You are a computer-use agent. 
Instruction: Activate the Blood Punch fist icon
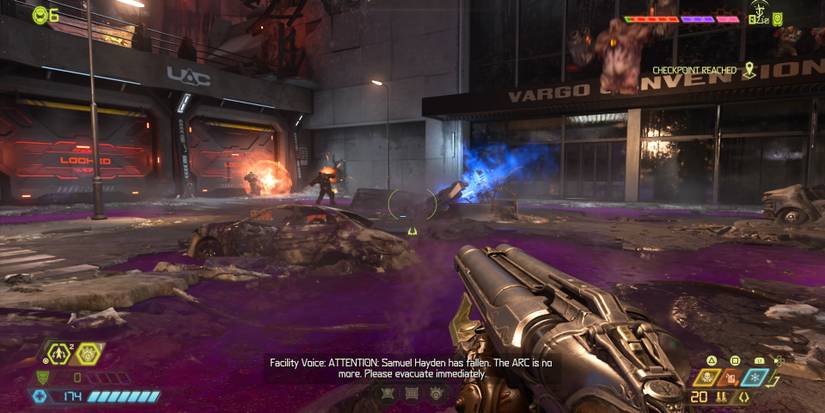(x=88, y=352)
